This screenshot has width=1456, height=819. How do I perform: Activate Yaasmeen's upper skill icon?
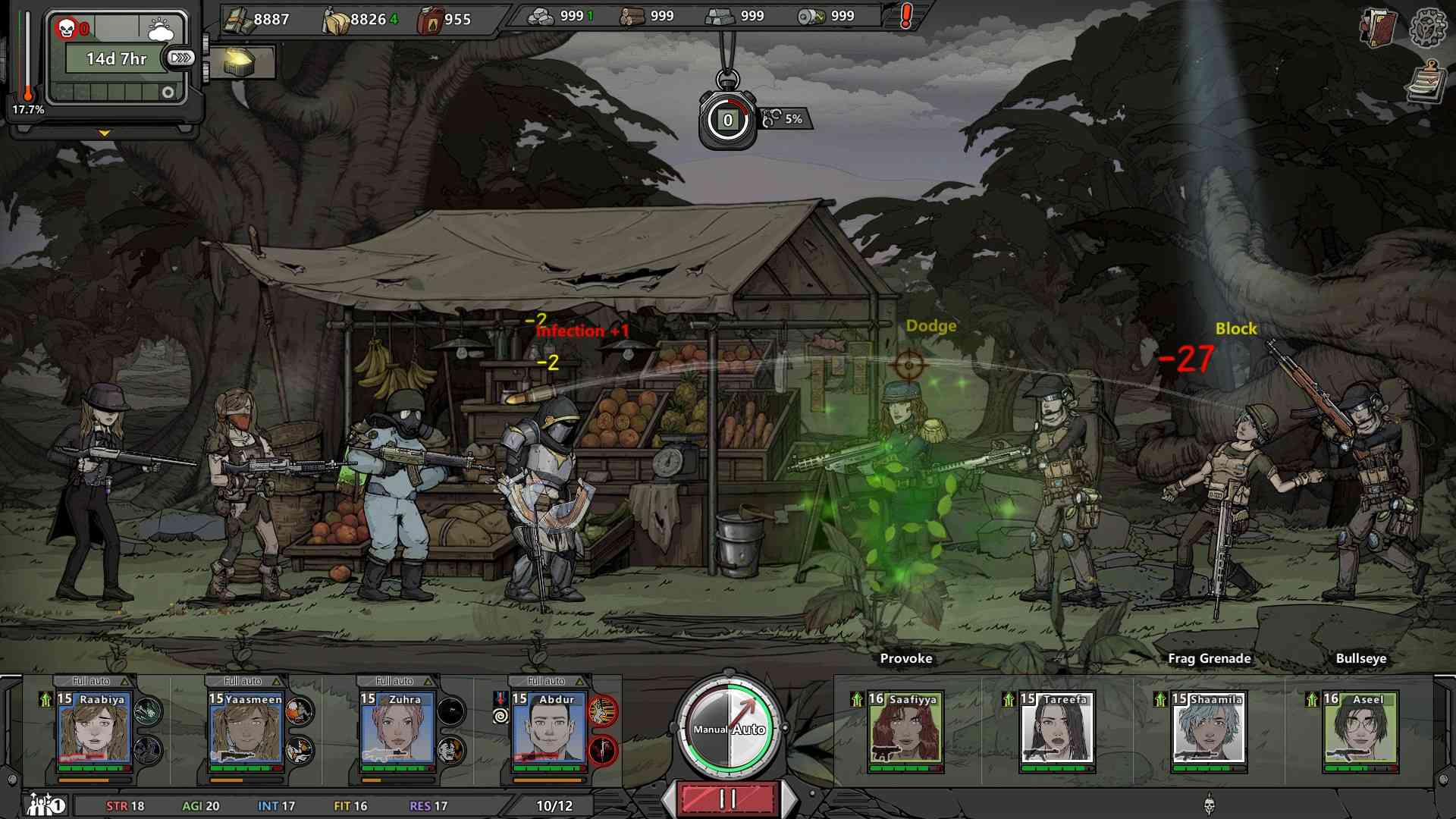point(300,711)
